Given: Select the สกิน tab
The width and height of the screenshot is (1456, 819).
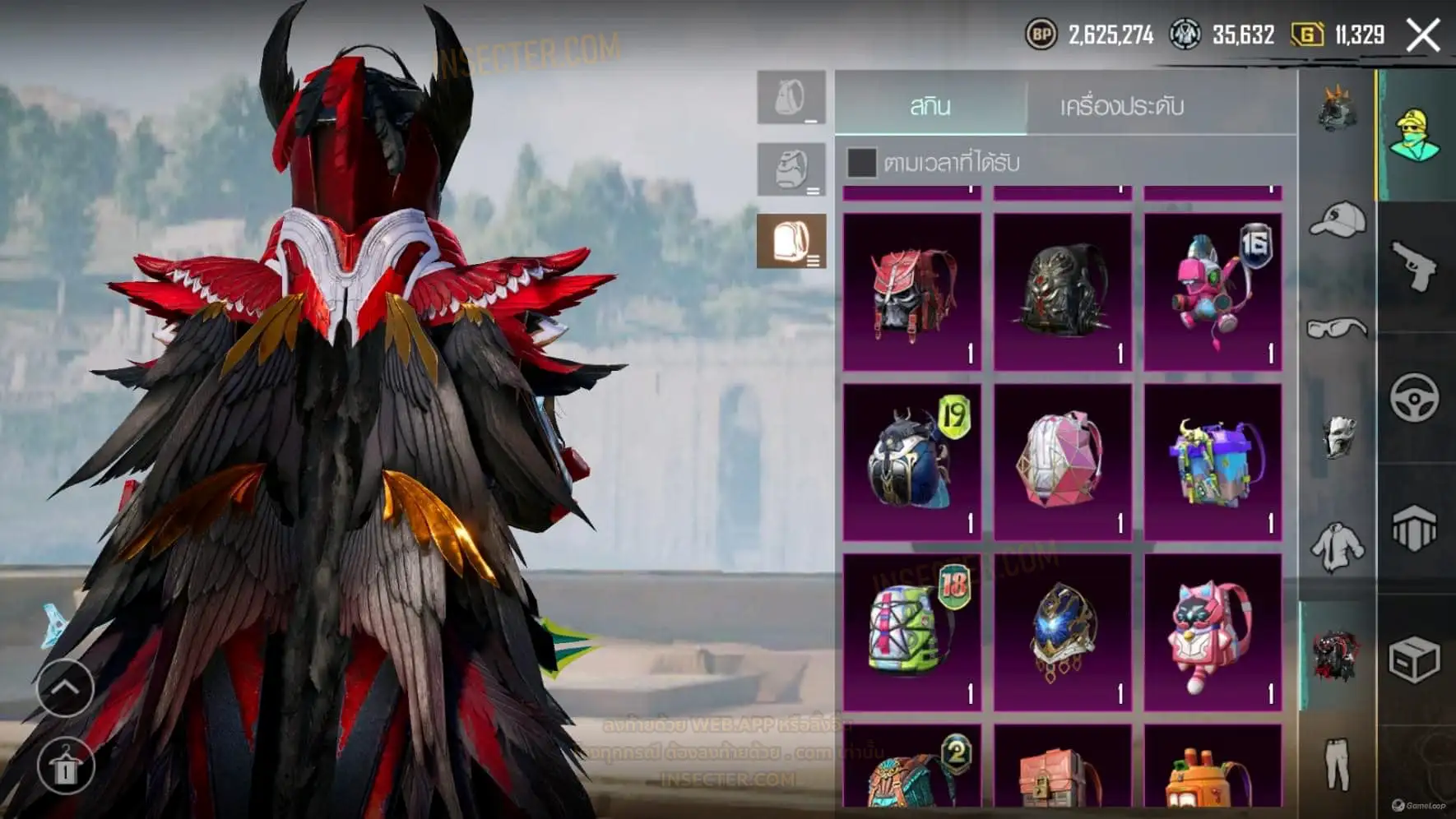Looking at the screenshot, I should click(x=930, y=106).
